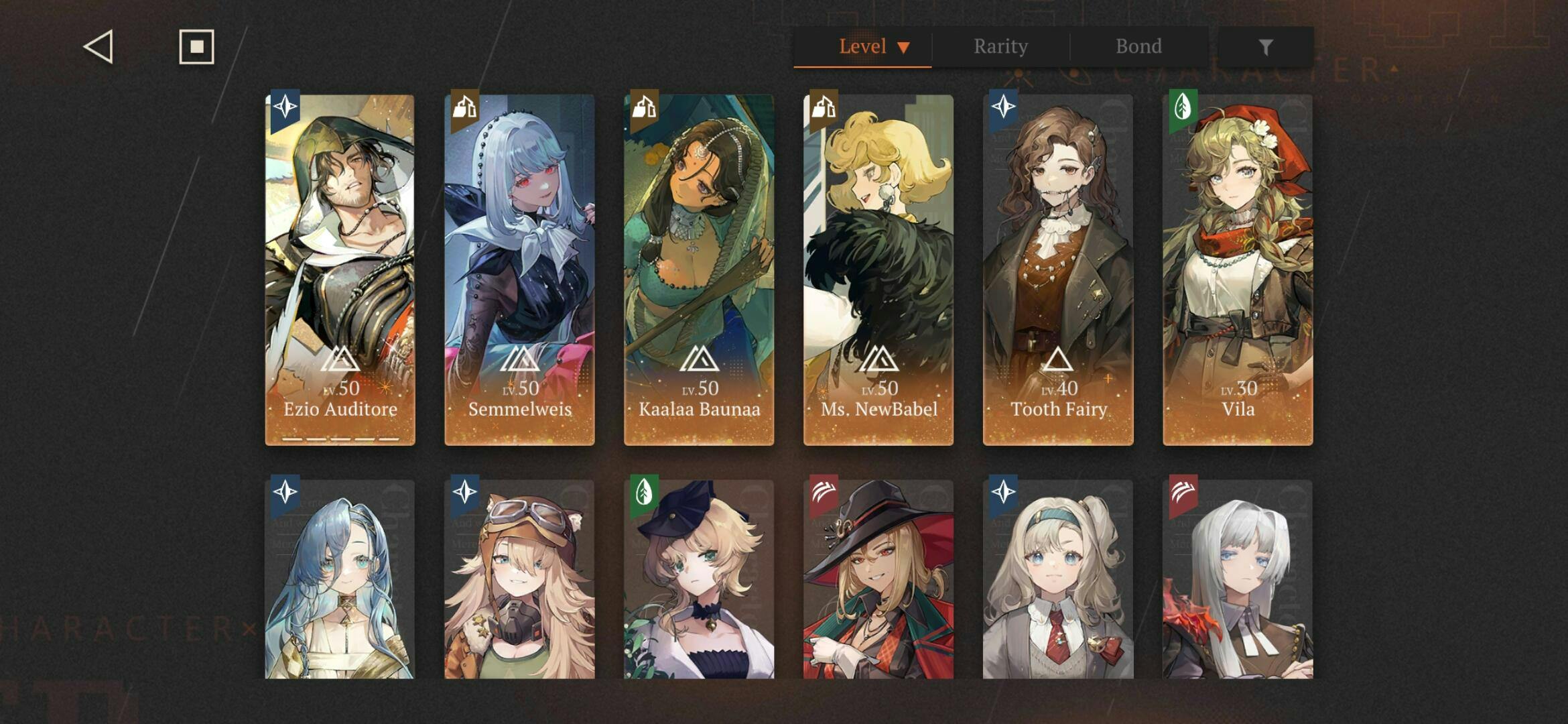Pick the Tooth Fairy character card
1568x724 pixels.
coord(1058,269)
